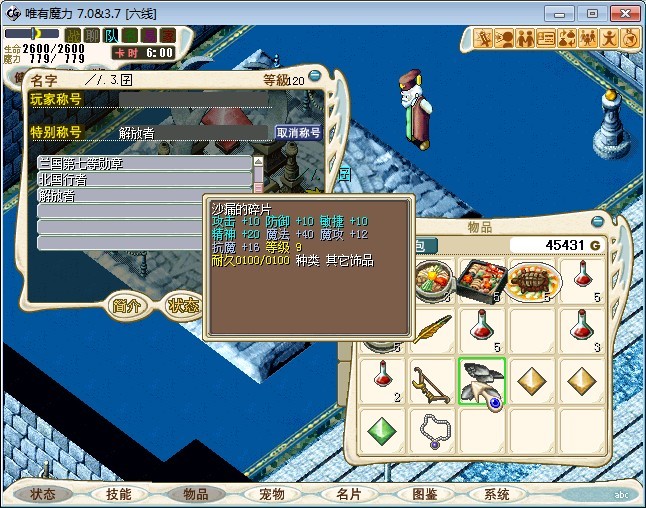The height and width of the screenshot is (508, 646).
Task: Minimize the game window
Action: pos(566,13)
